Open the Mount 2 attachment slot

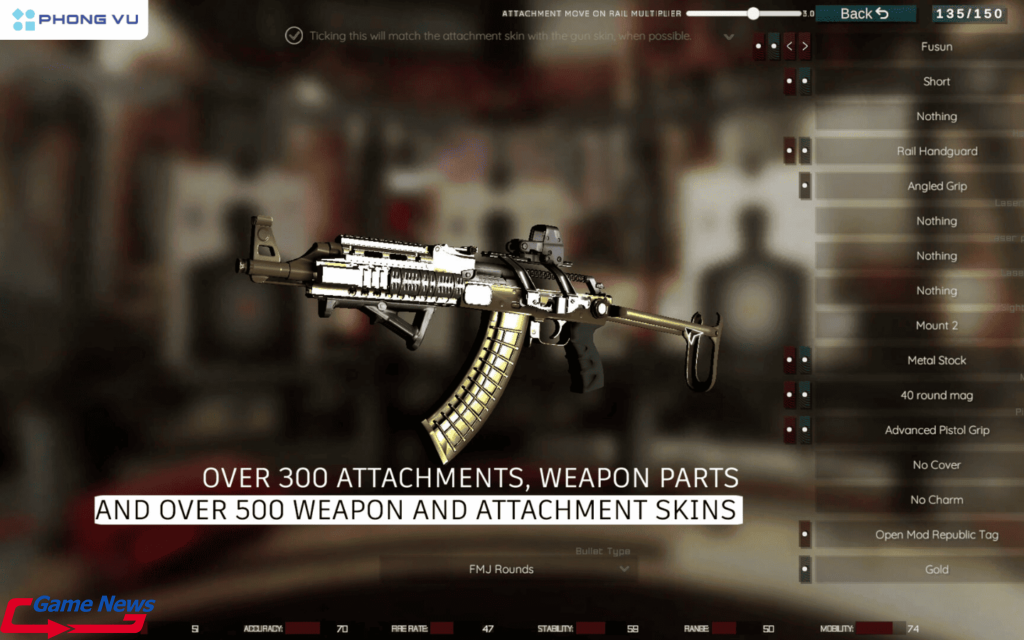936,325
